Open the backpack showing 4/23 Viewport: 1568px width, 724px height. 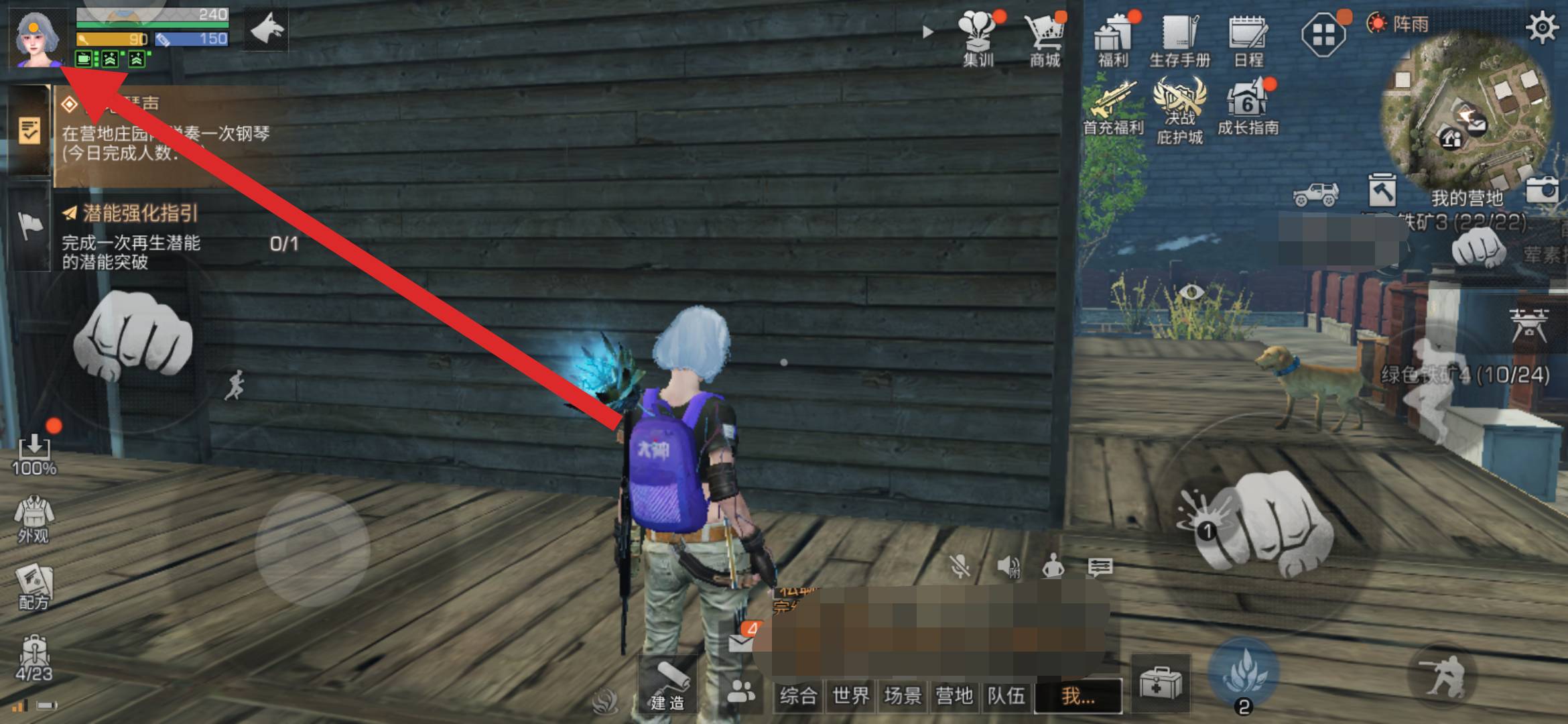pos(34,658)
